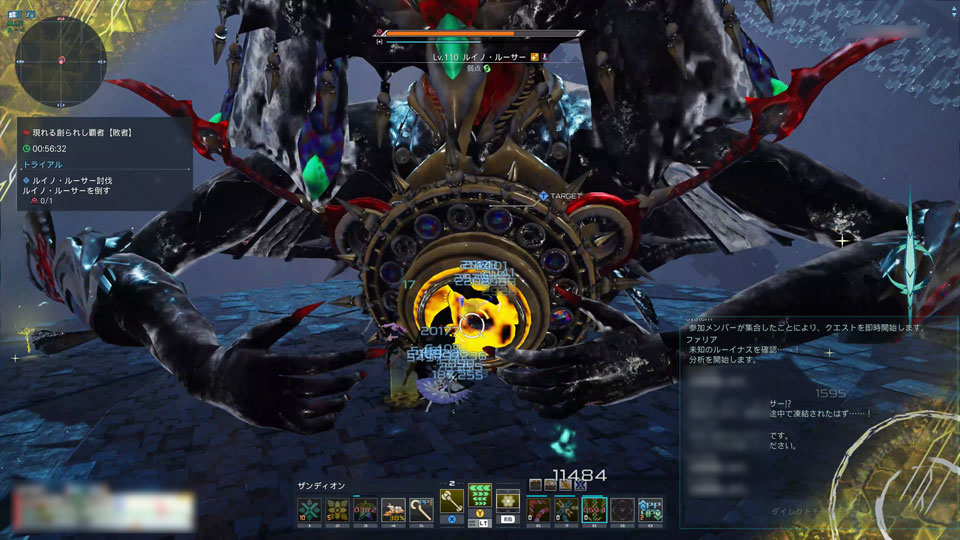The height and width of the screenshot is (540, 960).
Task: Activate the green chevron arrows palette icon
Action: (481, 498)
